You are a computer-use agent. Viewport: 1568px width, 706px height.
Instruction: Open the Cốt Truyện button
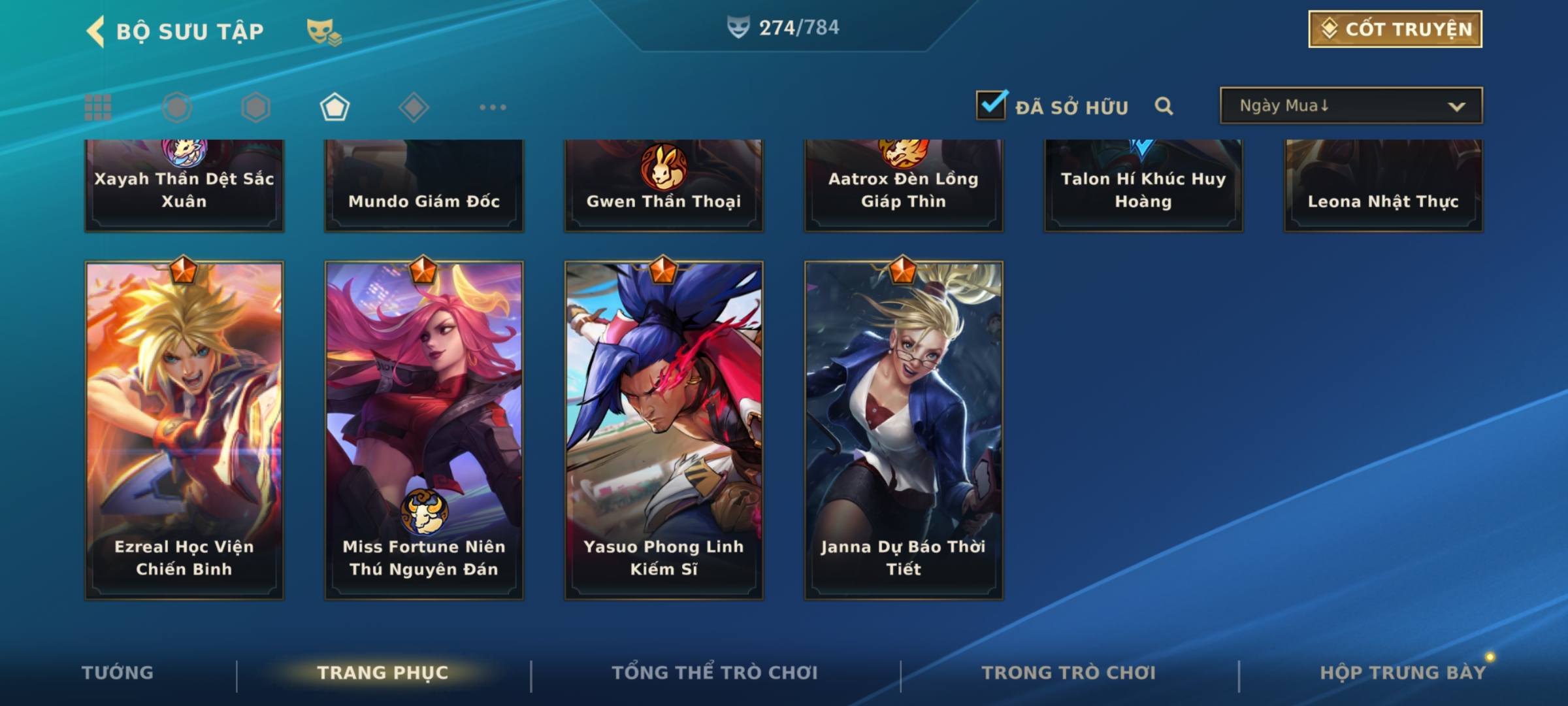[1395, 29]
